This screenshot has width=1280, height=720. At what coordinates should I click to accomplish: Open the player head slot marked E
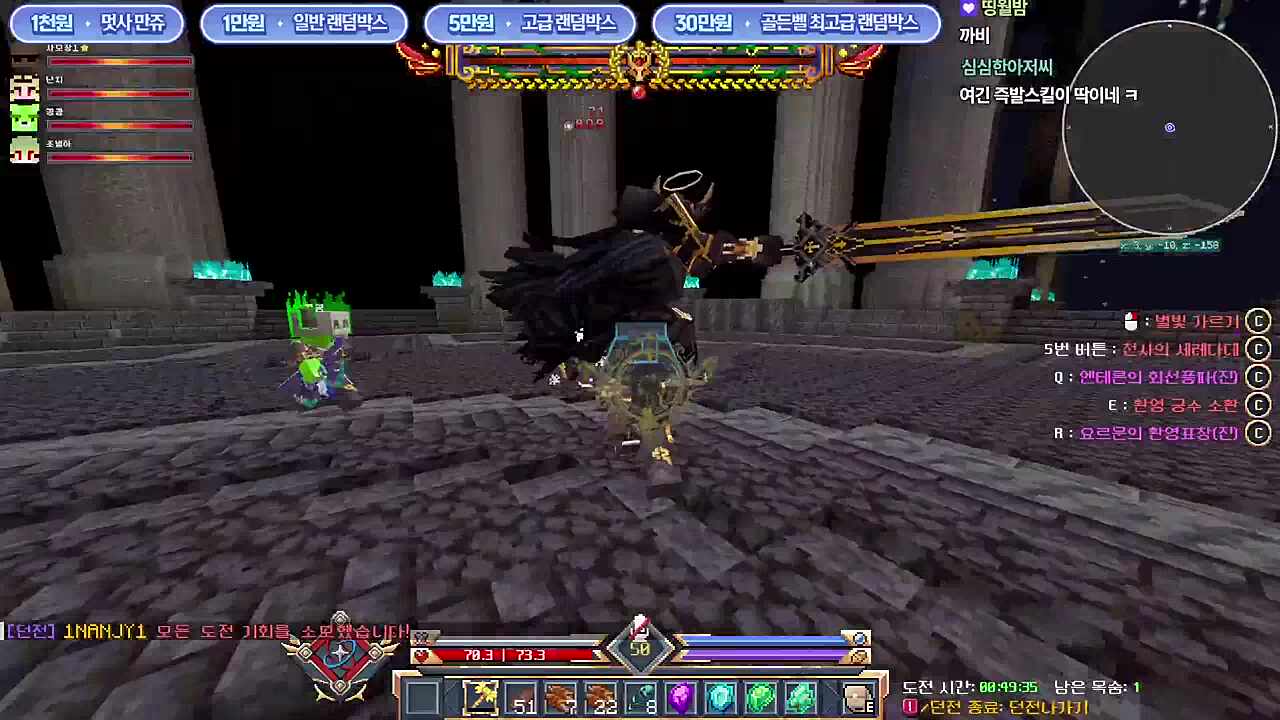[x=857, y=696]
